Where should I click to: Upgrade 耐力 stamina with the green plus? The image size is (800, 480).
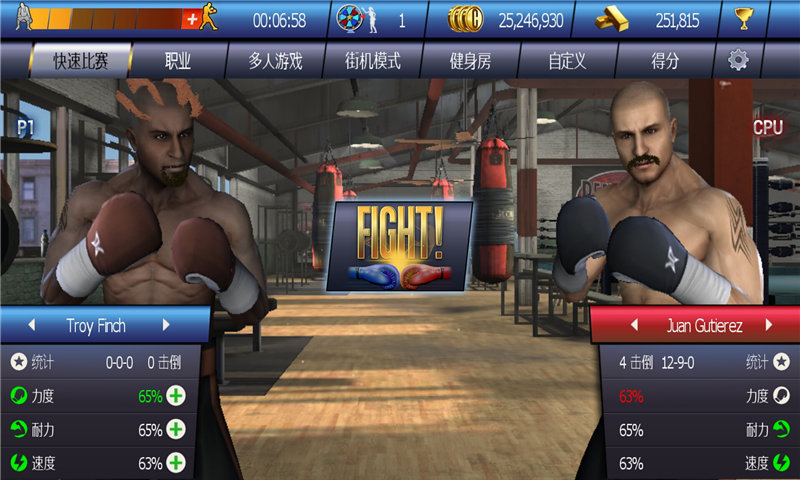click(177, 430)
